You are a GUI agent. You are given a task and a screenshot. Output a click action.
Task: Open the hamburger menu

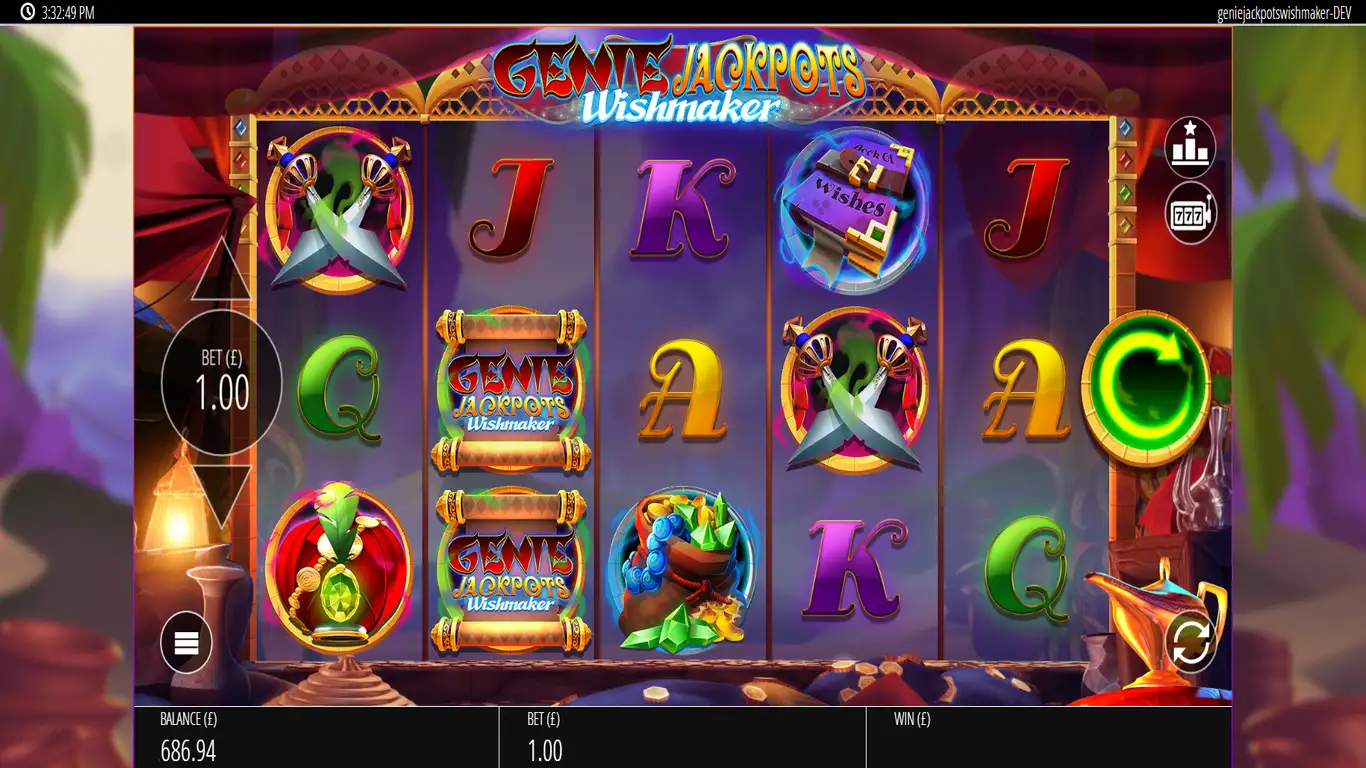(x=186, y=643)
